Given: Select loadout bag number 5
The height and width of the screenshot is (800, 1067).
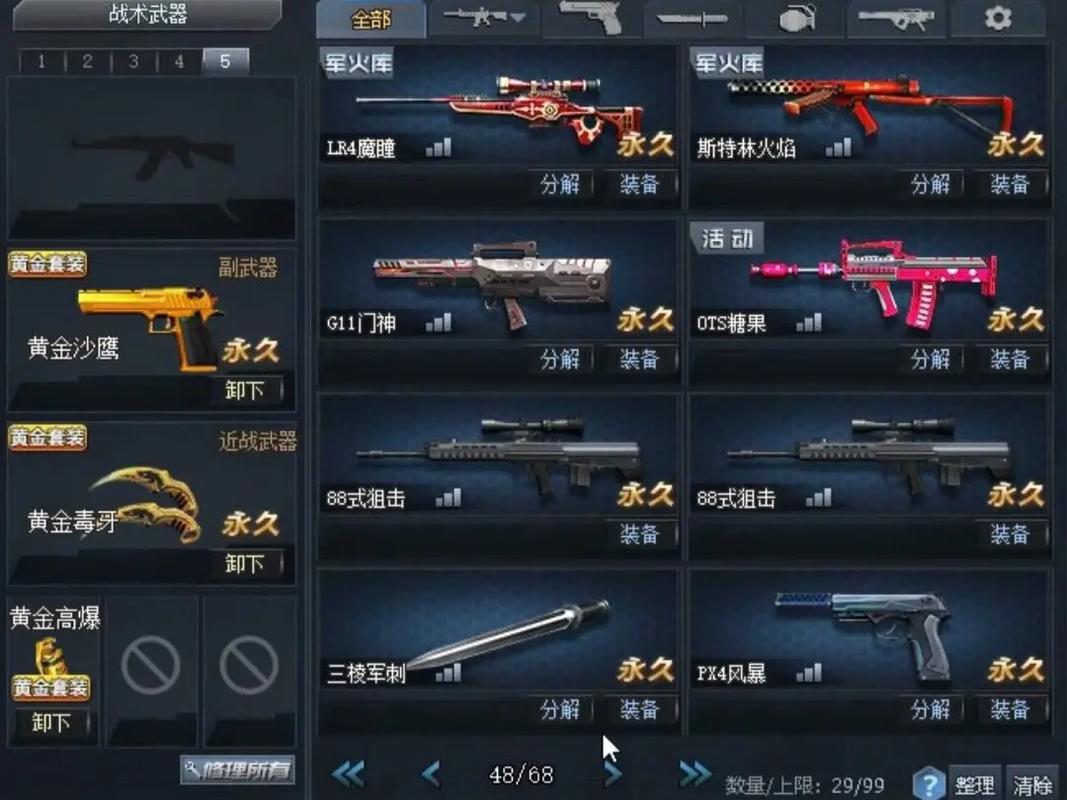Looking at the screenshot, I should (x=225, y=62).
